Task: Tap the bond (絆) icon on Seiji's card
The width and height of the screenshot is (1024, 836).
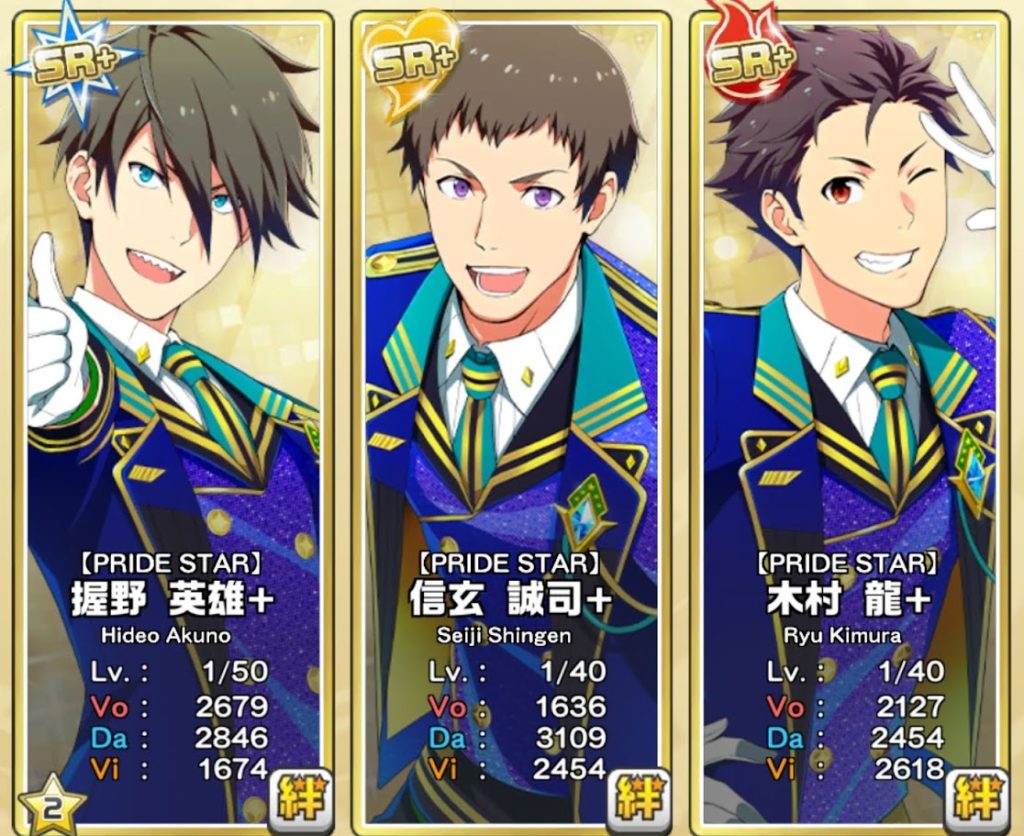Action: [635, 797]
